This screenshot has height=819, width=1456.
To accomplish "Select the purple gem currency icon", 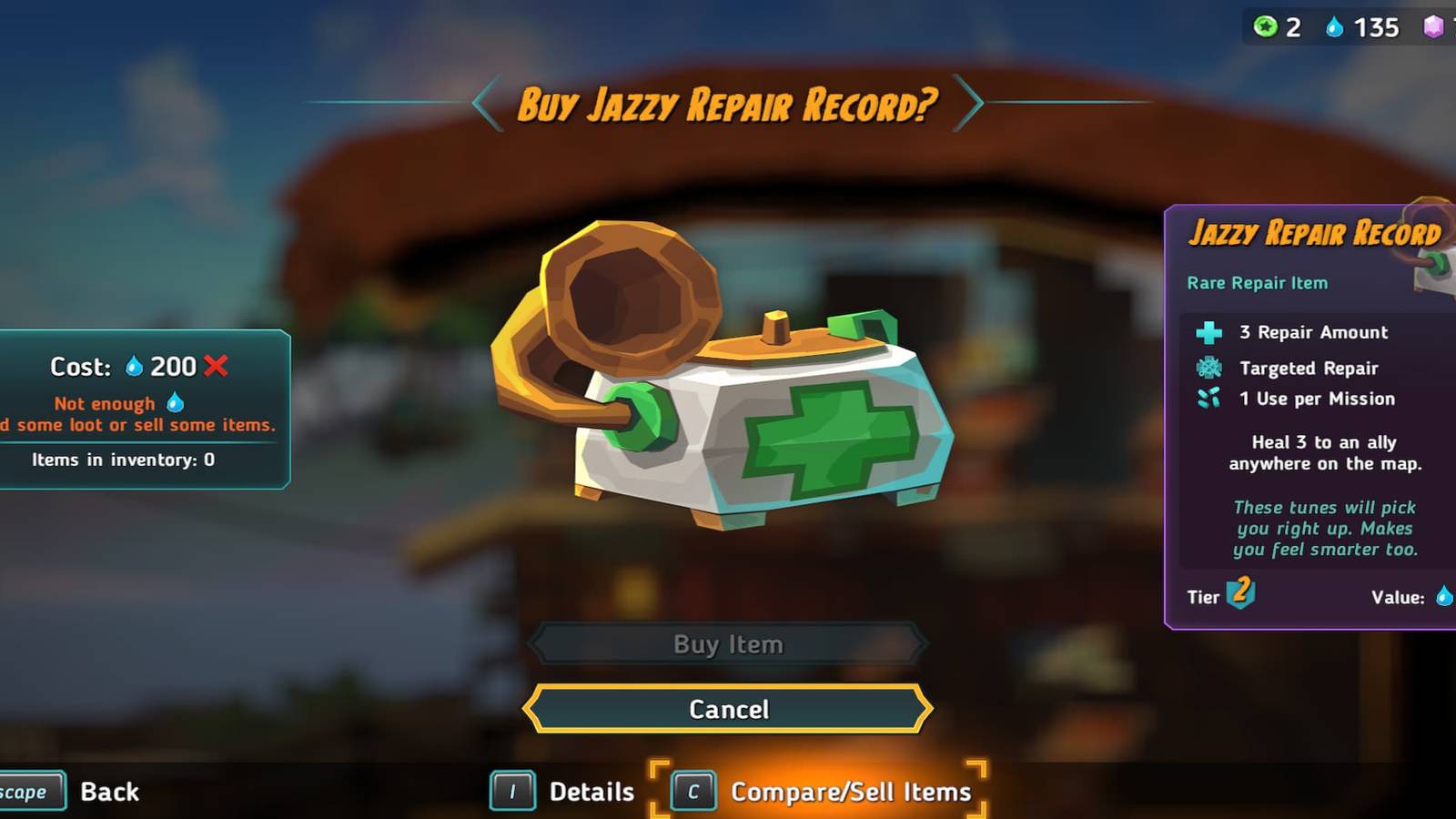I will pyautogui.click(x=1433, y=27).
